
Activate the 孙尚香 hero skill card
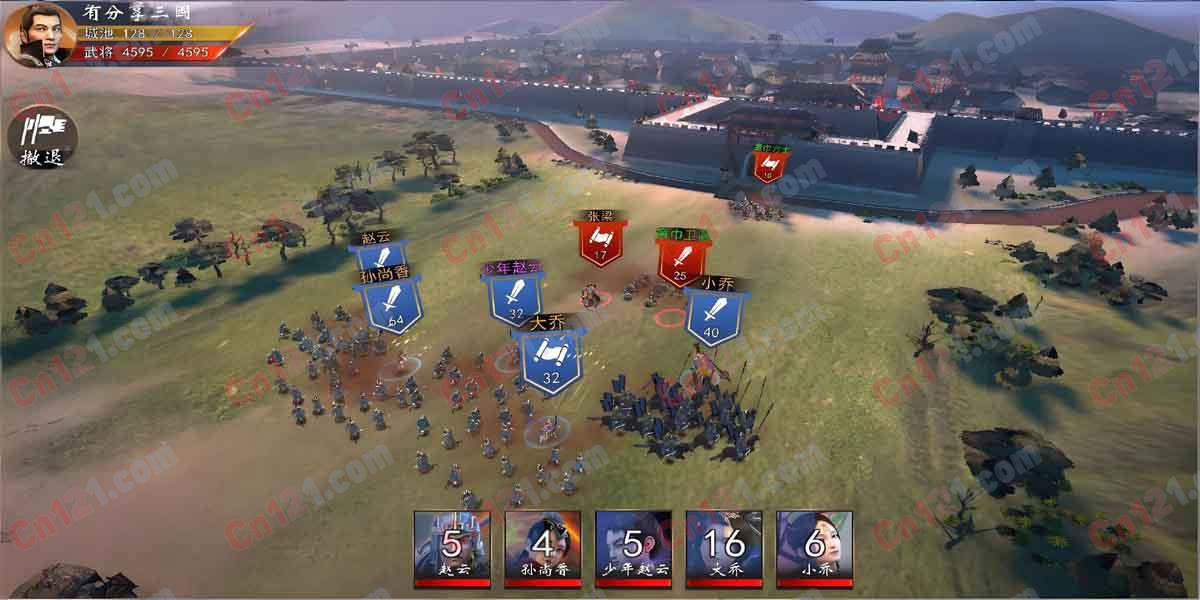coord(543,548)
